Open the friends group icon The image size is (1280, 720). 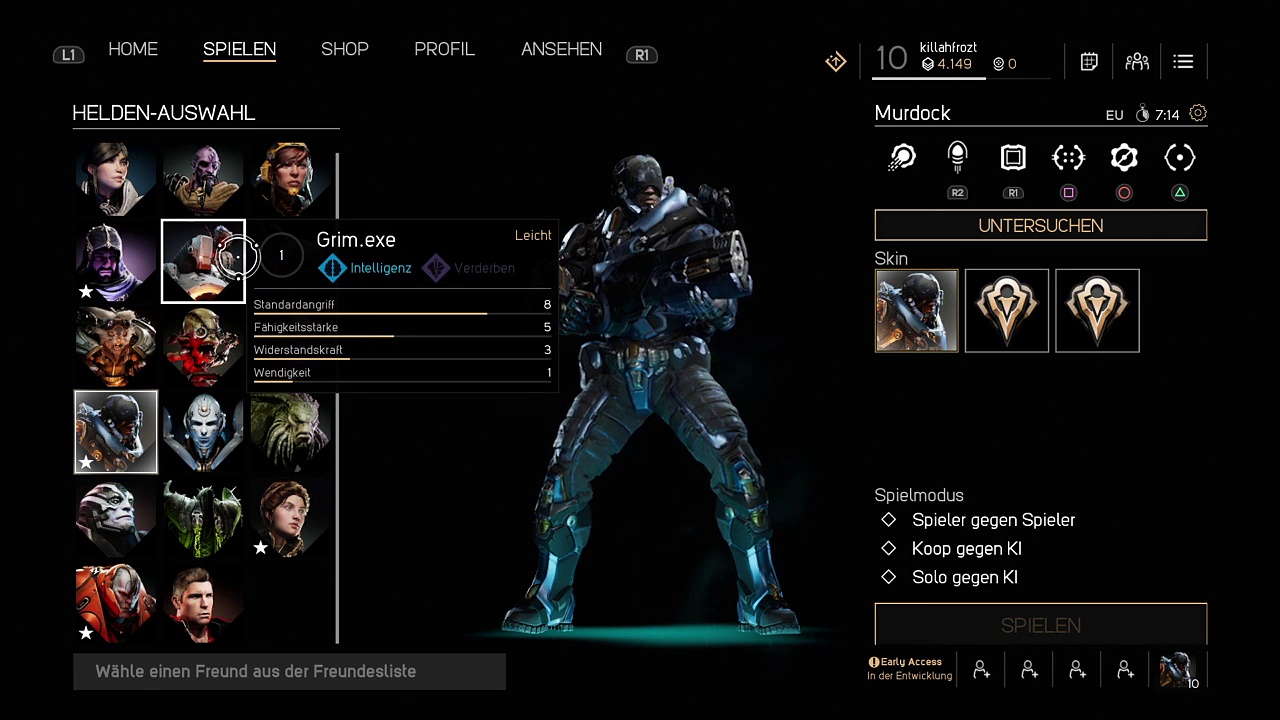[x=1137, y=62]
